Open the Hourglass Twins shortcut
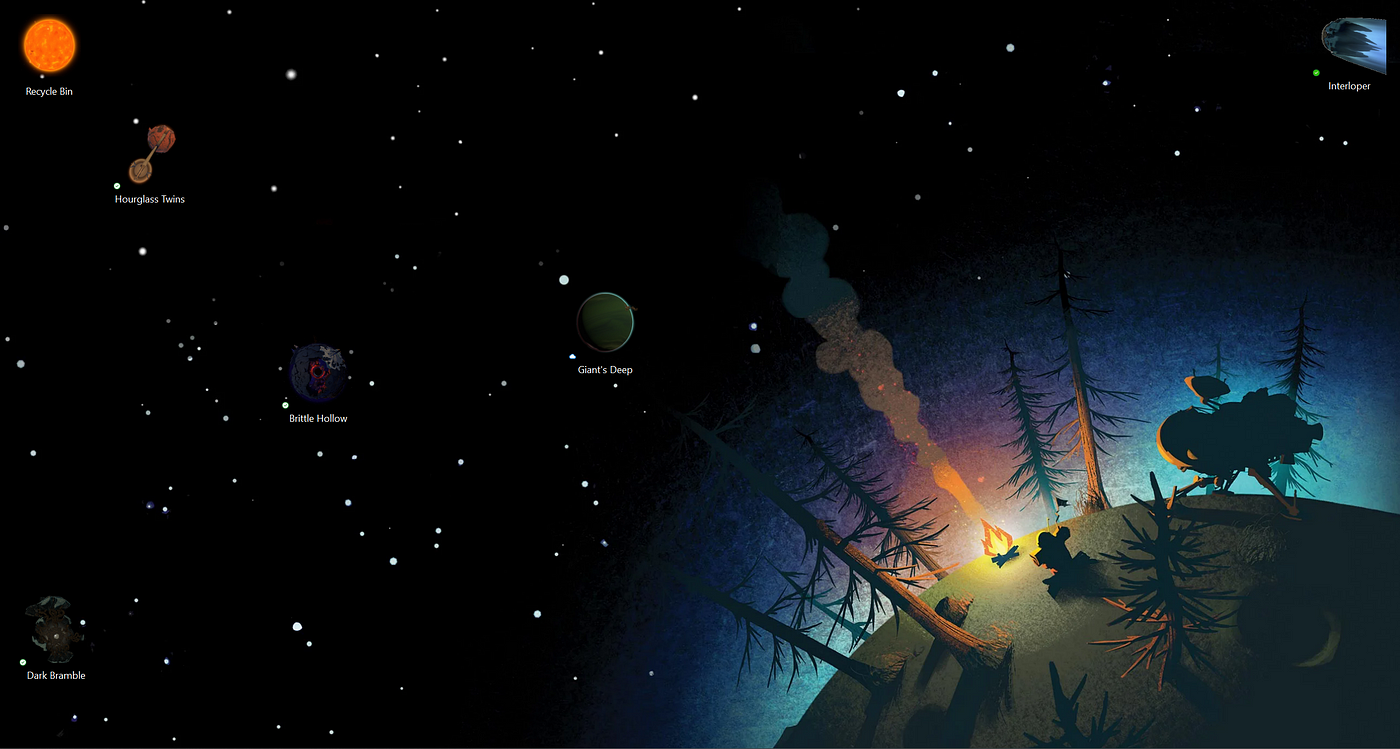The height and width of the screenshot is (749, 1400). coord(151,155)
